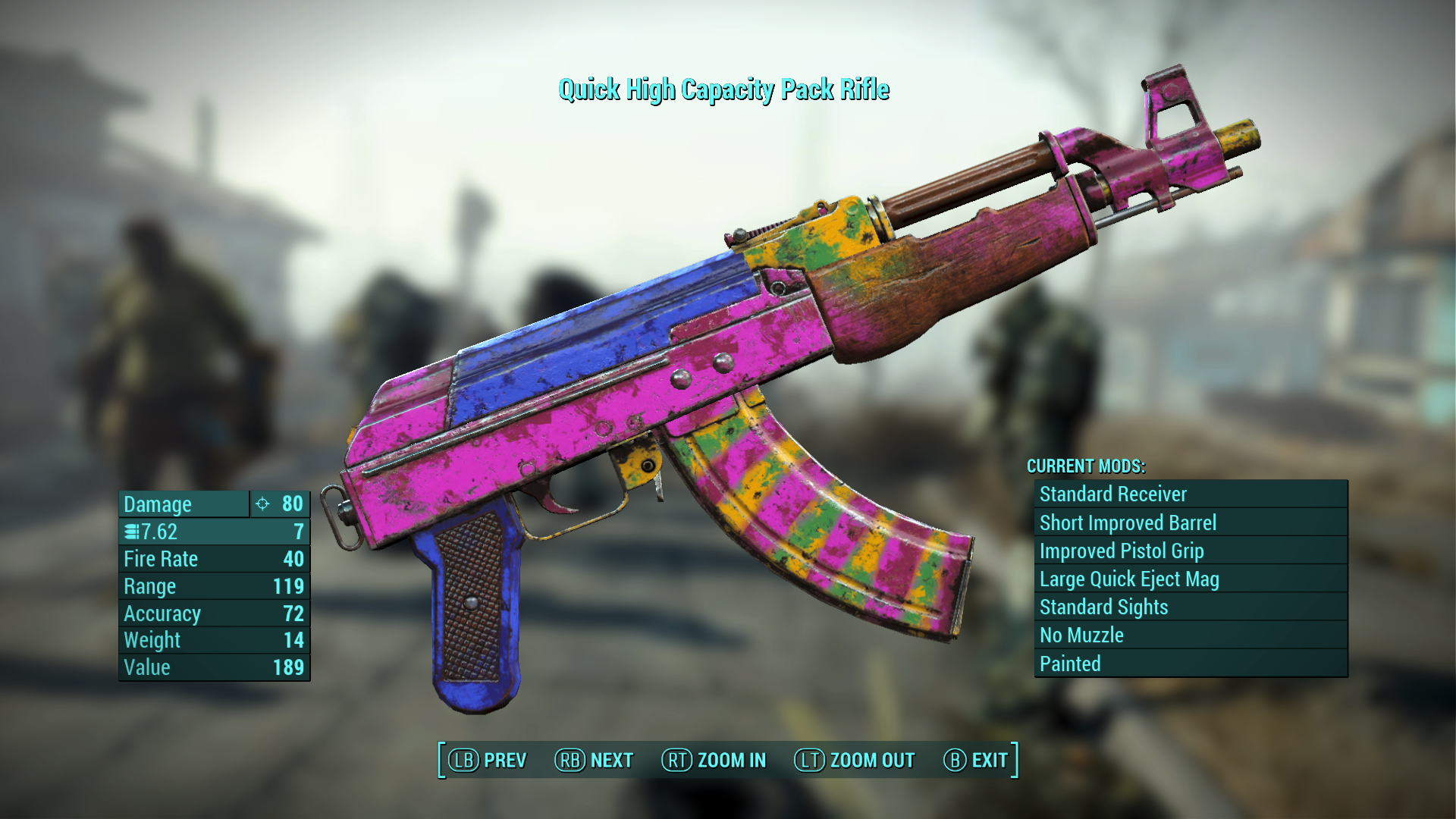Select the 7.62 ammo icon
The width and height of the screenshot is (1456, 819).
pos(130,532)
